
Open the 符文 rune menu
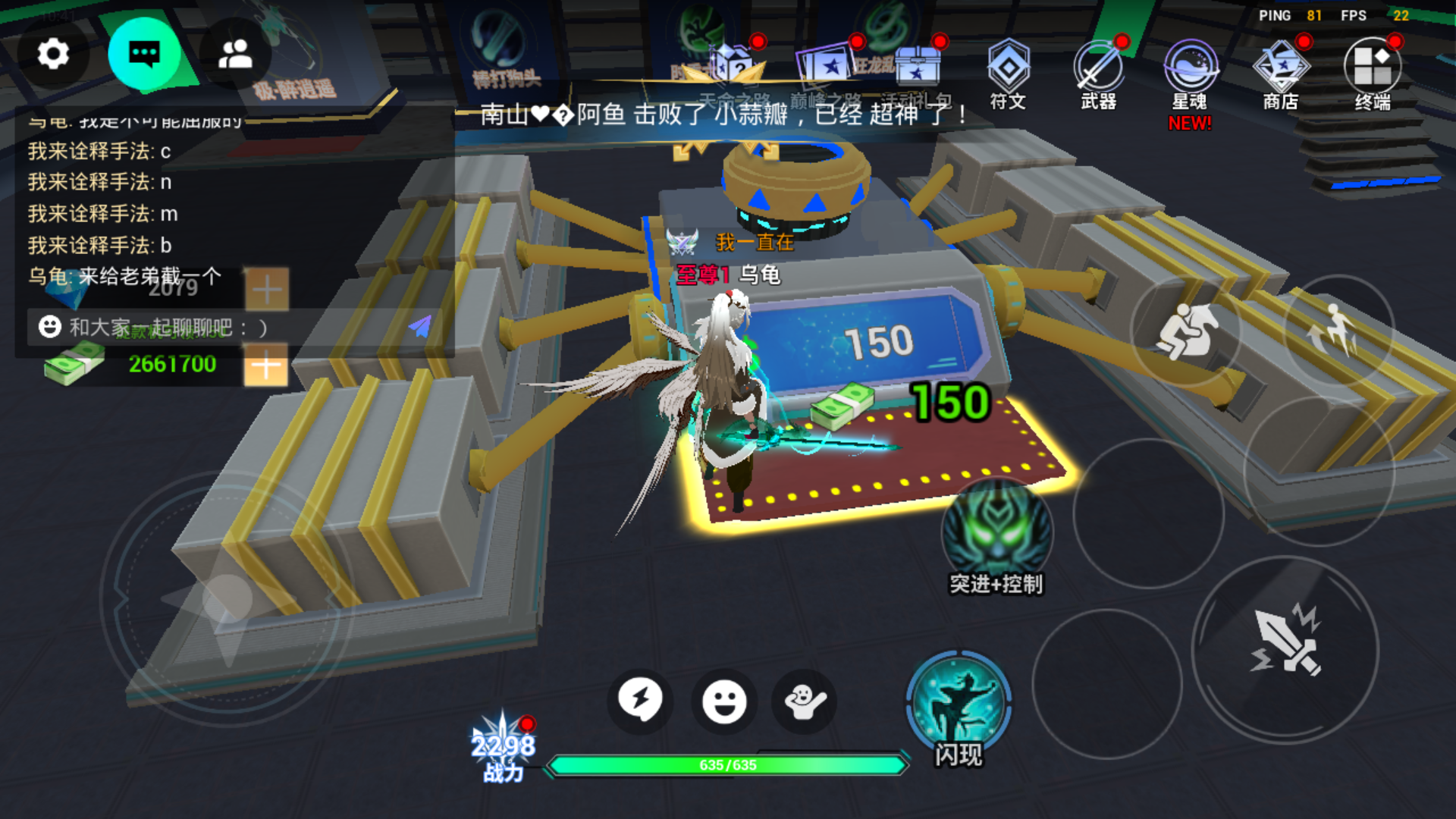1008,74
